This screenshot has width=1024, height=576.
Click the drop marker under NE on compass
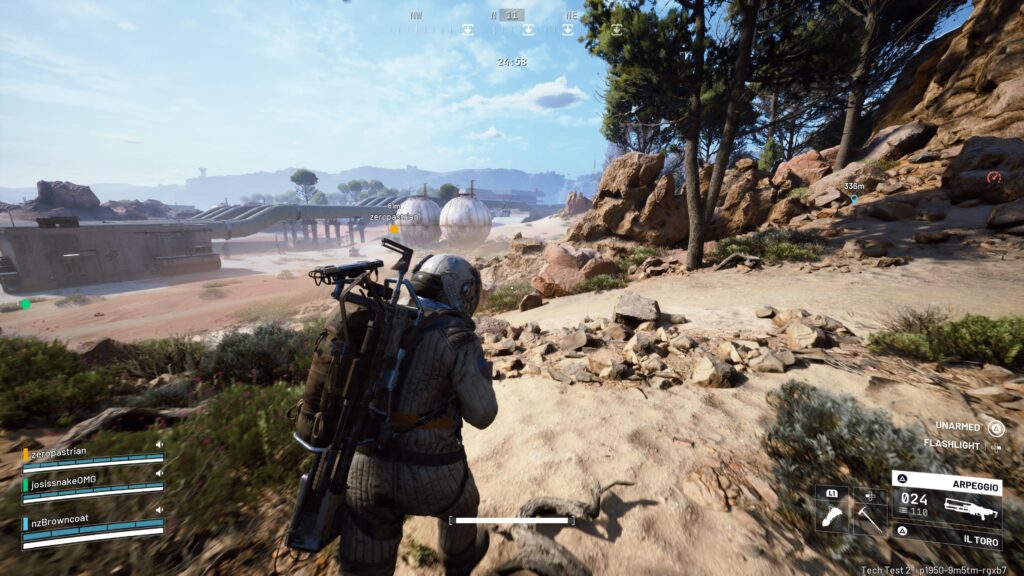(x=568, y=30)
